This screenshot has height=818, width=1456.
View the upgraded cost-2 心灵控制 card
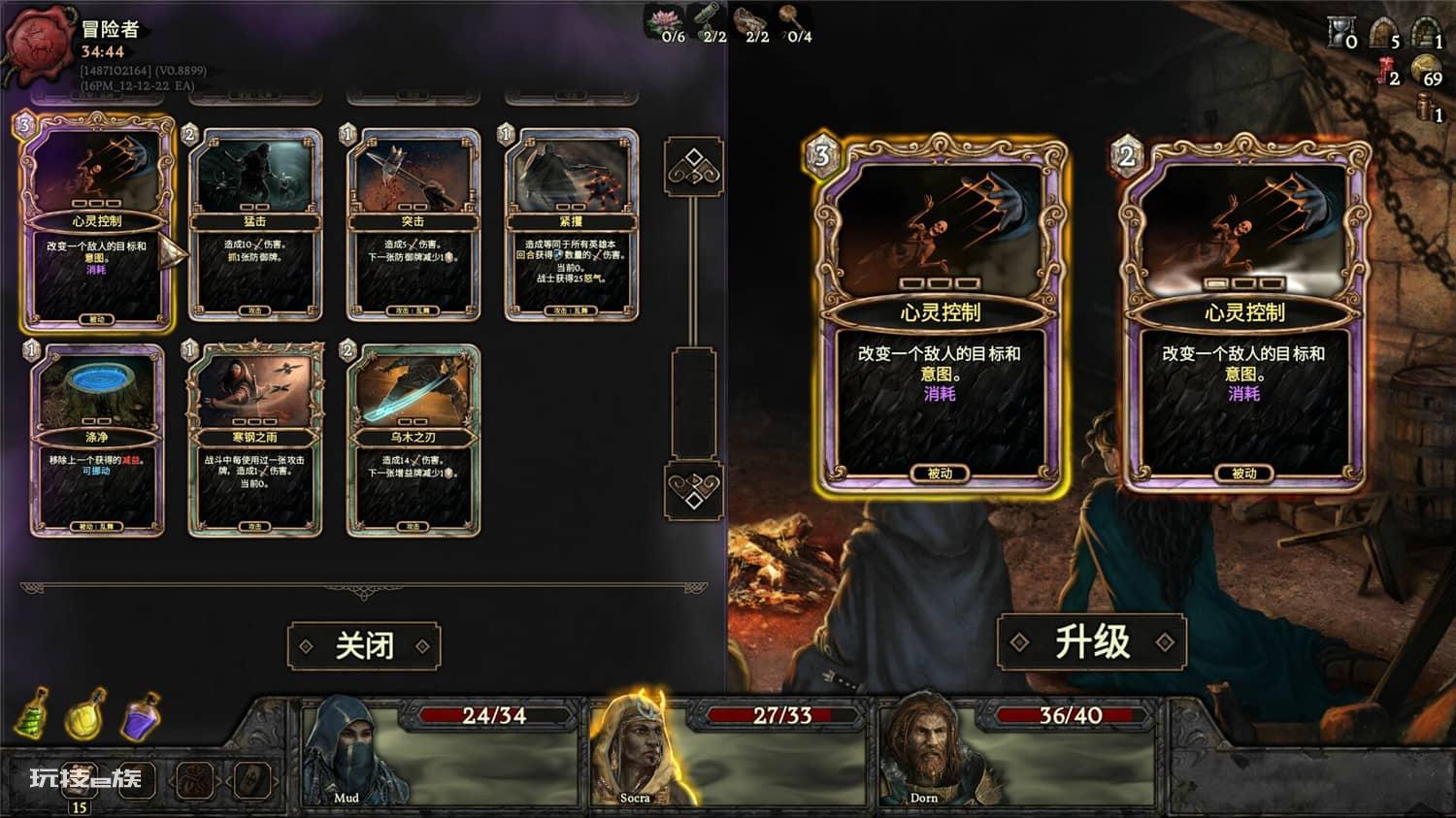(x=1243, y=315)
